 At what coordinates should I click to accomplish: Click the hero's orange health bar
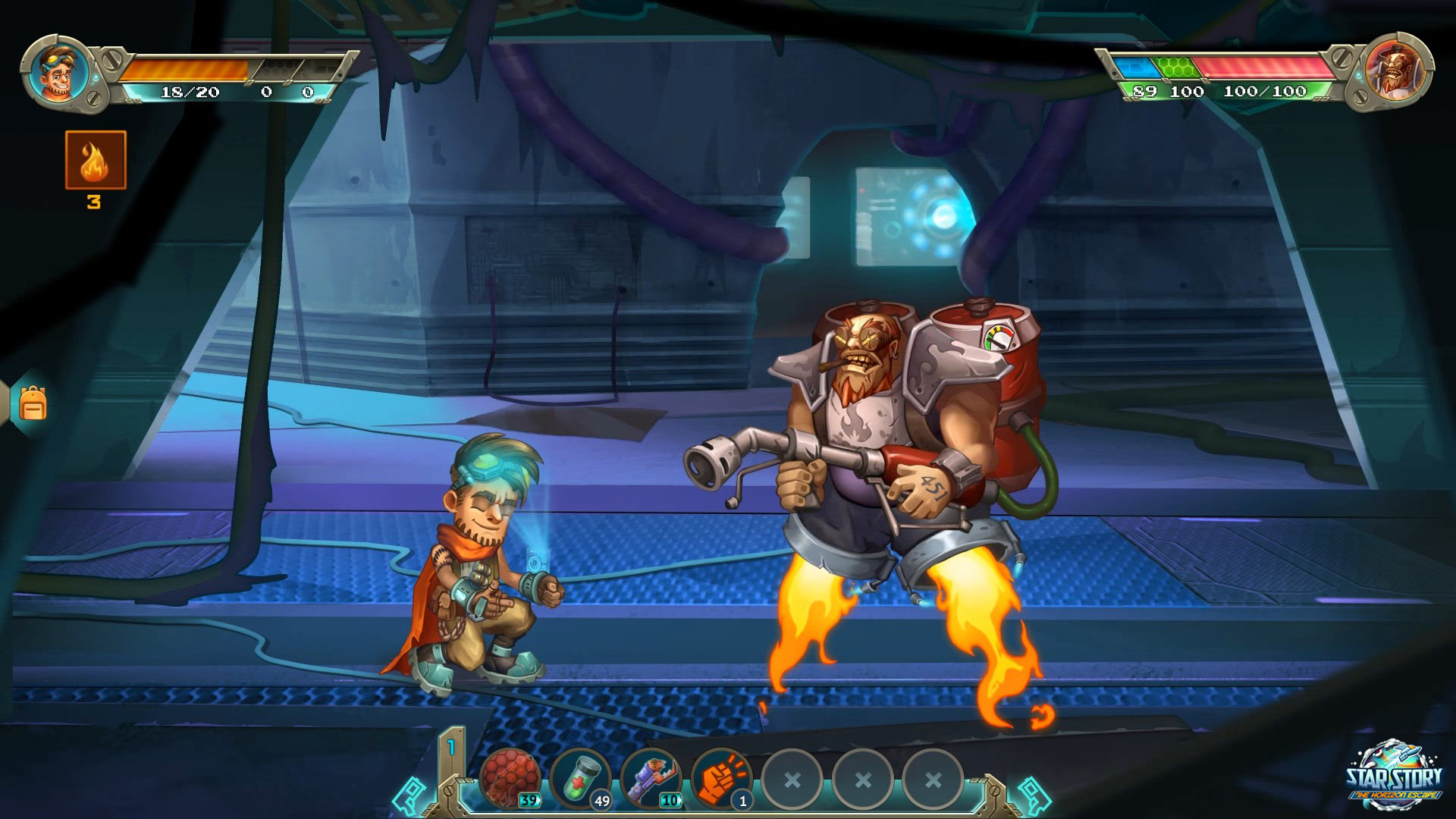point(186,67)
